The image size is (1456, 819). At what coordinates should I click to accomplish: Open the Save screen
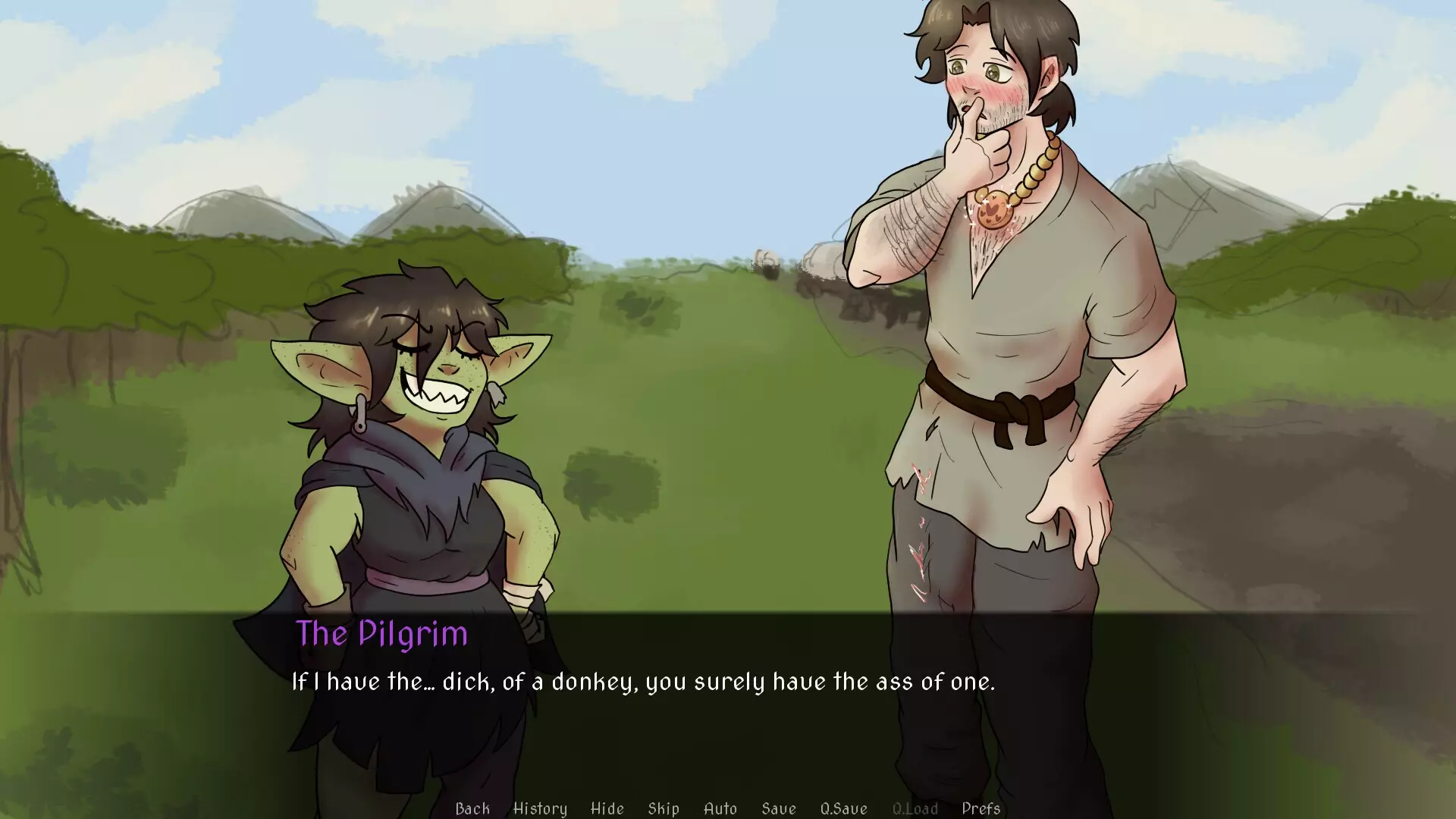[780, 808]
